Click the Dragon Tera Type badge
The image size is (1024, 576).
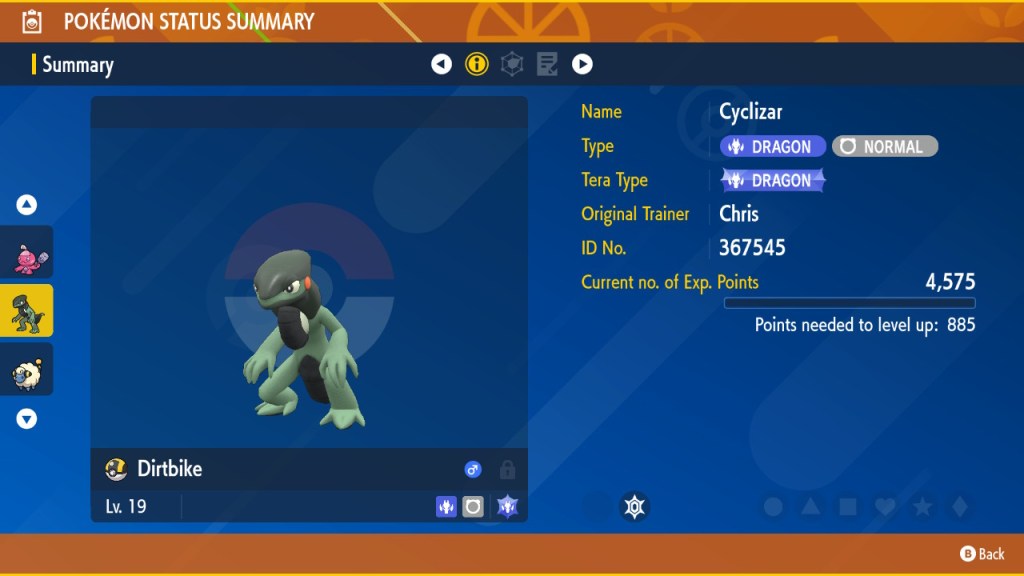click(x=773, y=180)
